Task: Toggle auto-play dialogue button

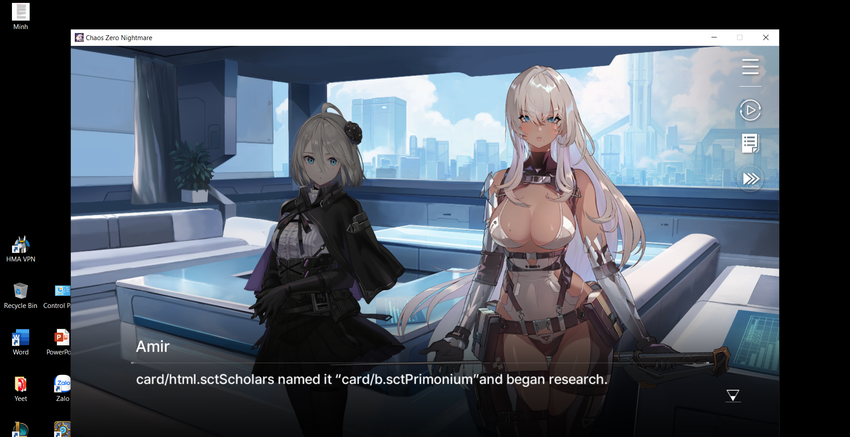Action: [750, 110]
